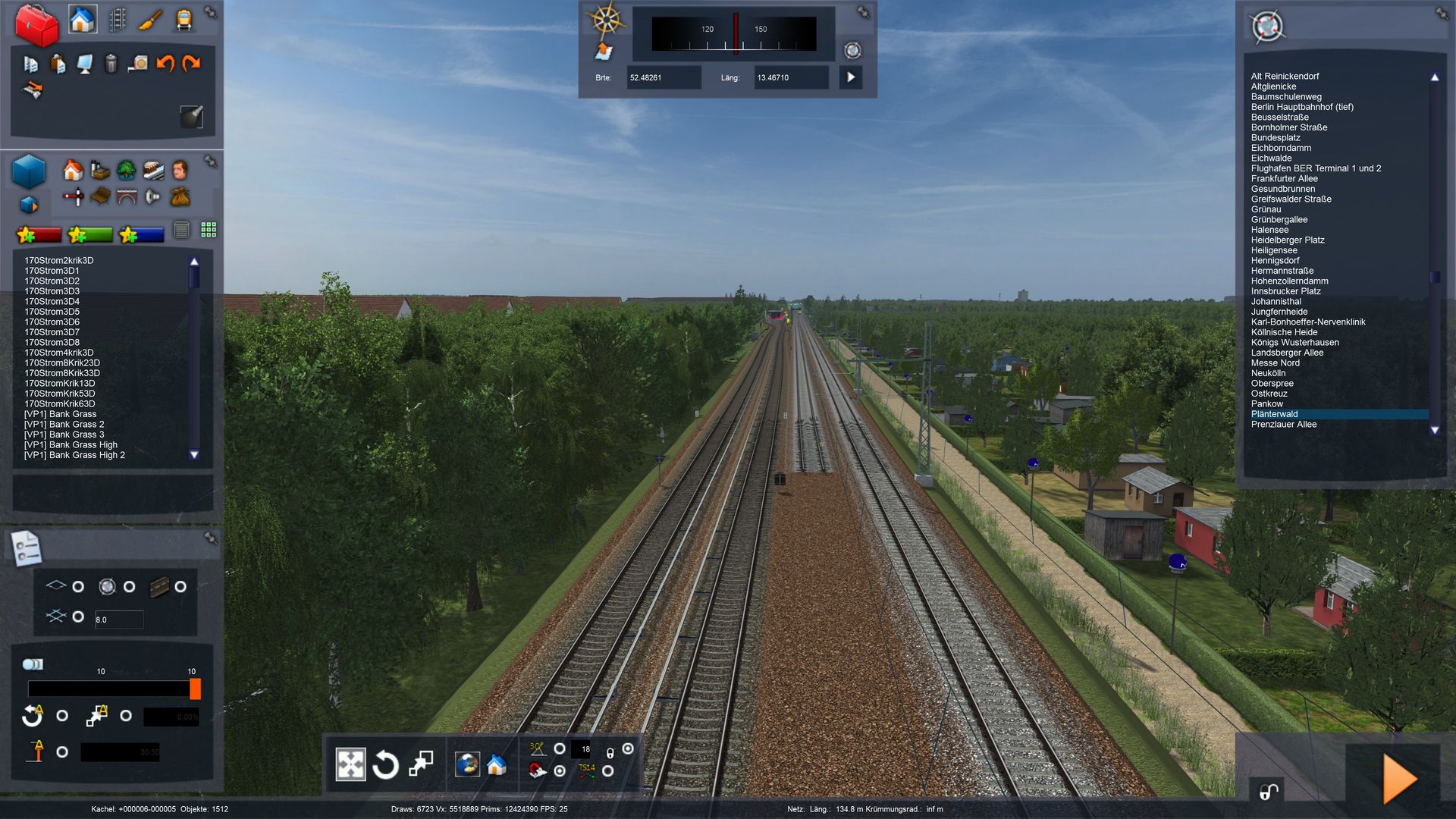Viewport: 1456px width, 819px height.
Task: Select 170Strom3D4 in the object list
Action: (x=52, y=301)
